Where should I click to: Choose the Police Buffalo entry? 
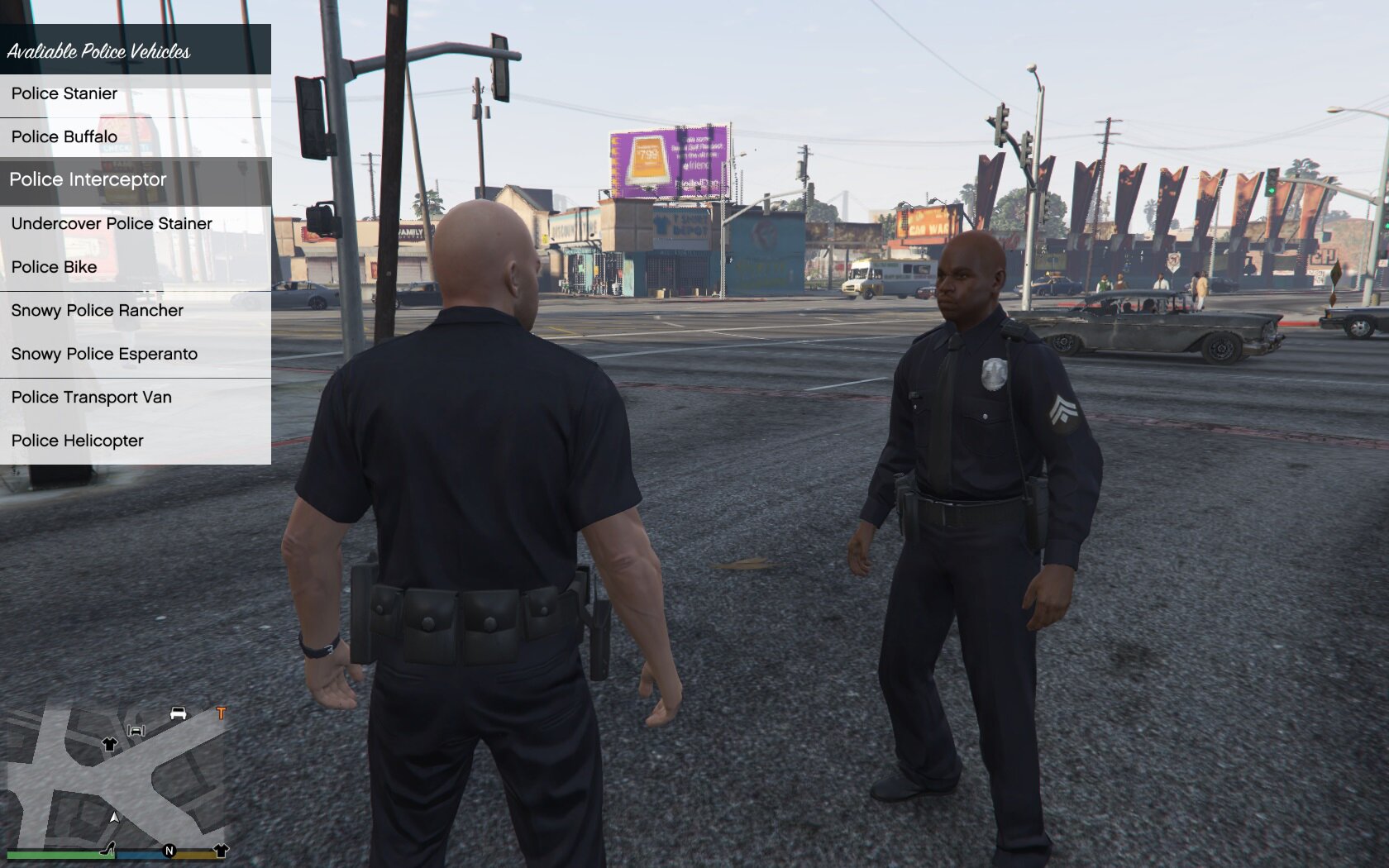64,136
